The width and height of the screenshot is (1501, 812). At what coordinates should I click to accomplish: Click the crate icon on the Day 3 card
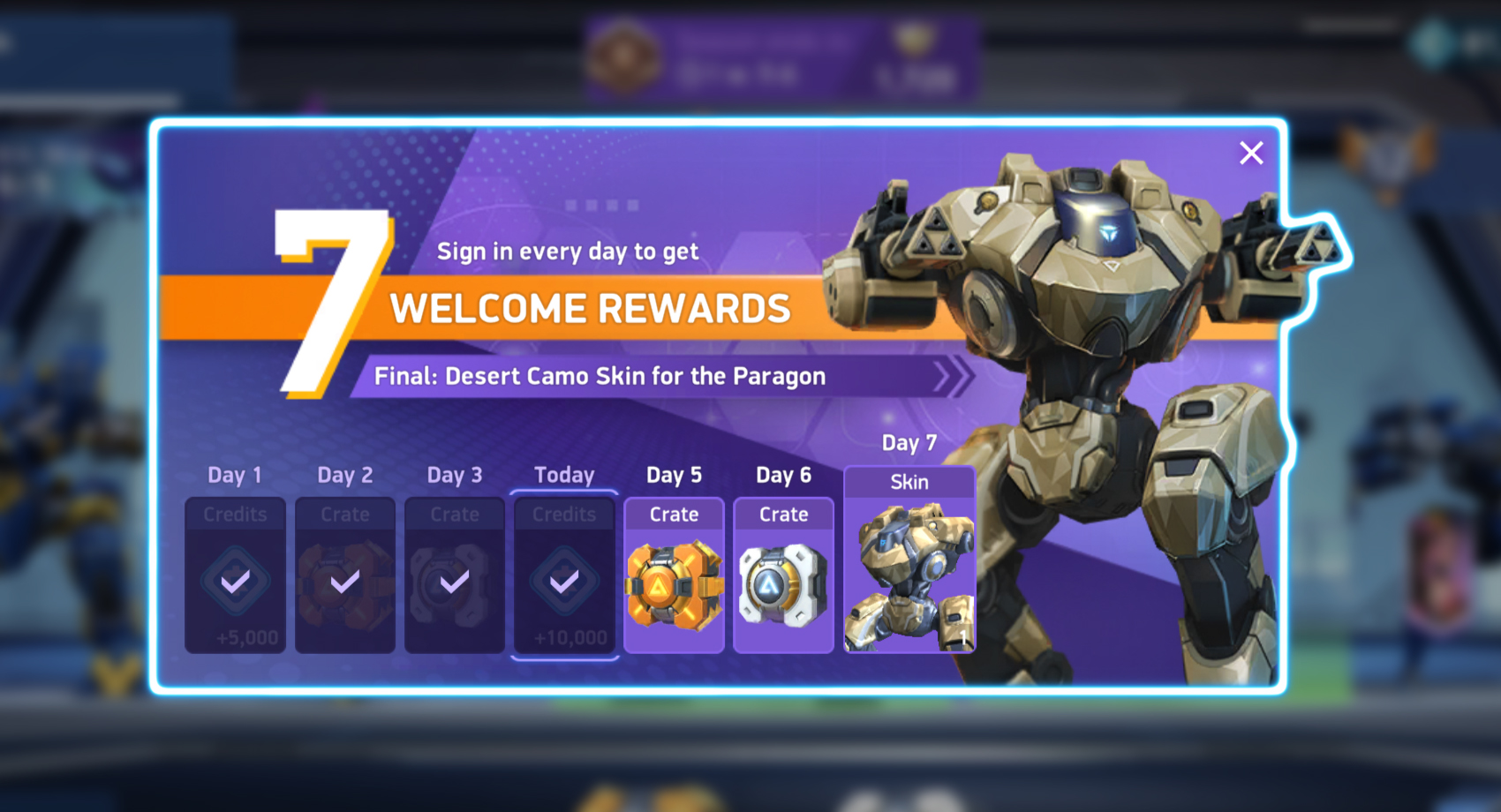click(455, 583)
